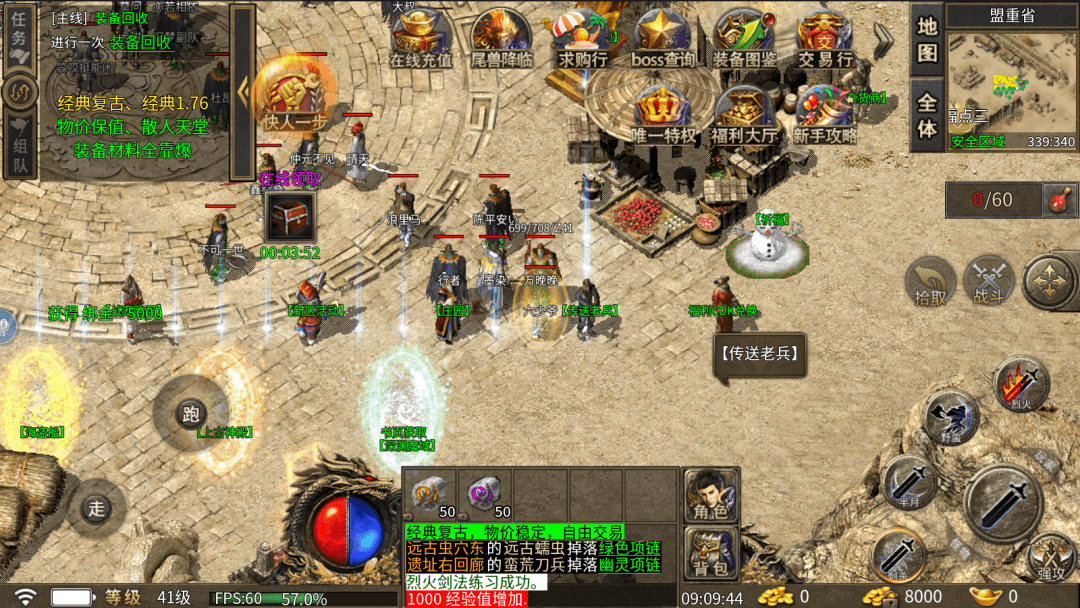The image size is (1080, 608).
Task: Switch to the 任务 quest tab
Action: [x=19, y=36]
